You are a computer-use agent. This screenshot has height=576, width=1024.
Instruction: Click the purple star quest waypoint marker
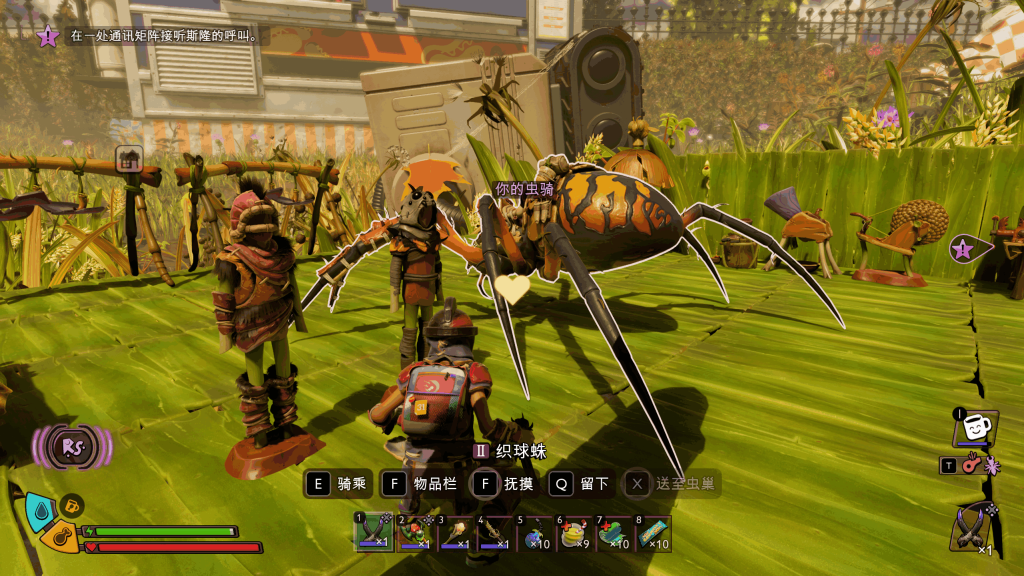pos(963,249)
